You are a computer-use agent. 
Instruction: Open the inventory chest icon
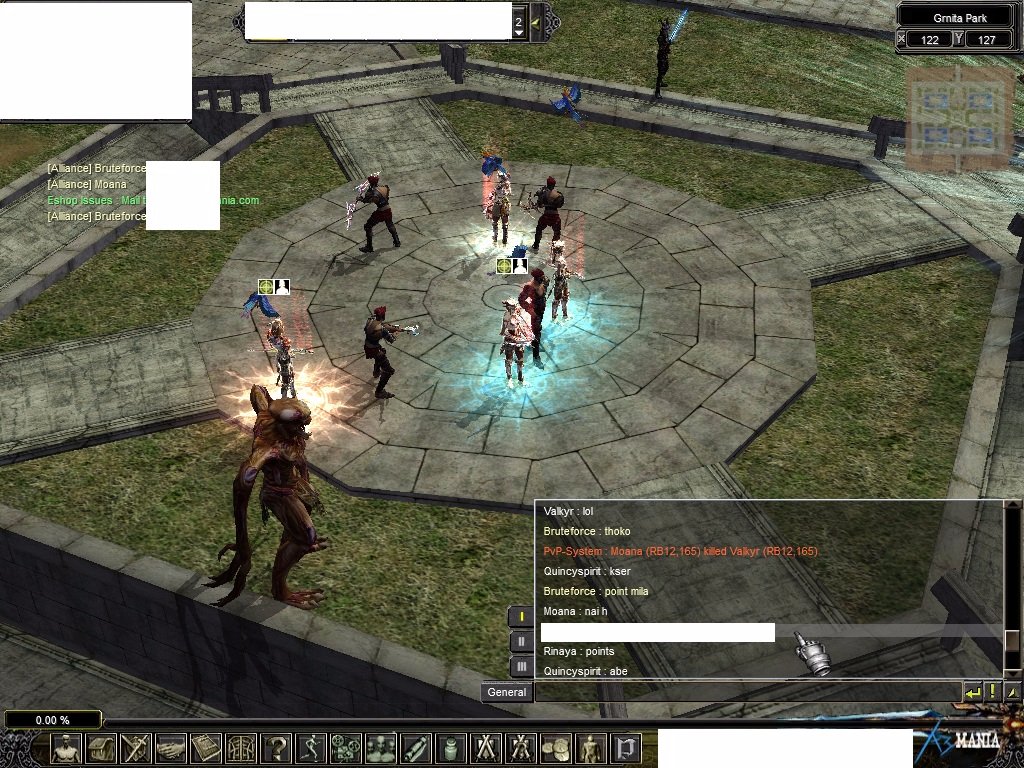[102, 748]
